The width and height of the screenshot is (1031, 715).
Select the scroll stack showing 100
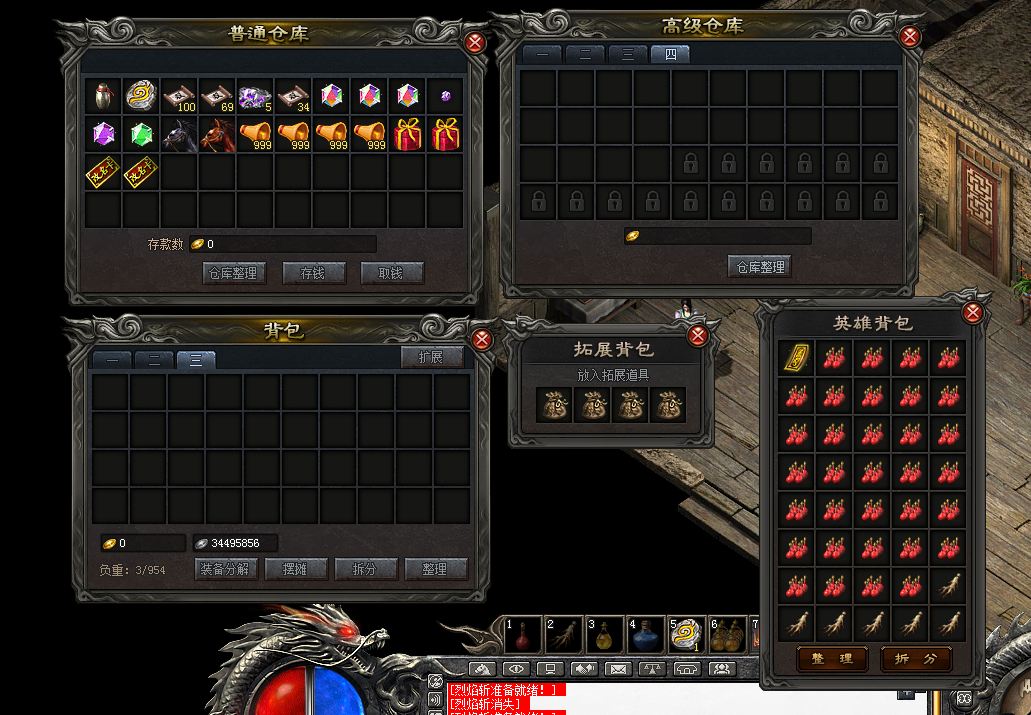coord(180,96)
